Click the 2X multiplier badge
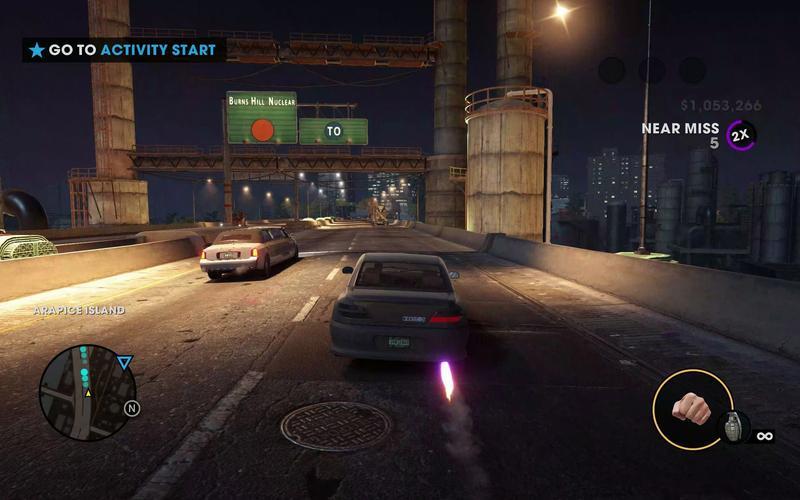Viewport: 800px width, 500px height. [741, 135]
